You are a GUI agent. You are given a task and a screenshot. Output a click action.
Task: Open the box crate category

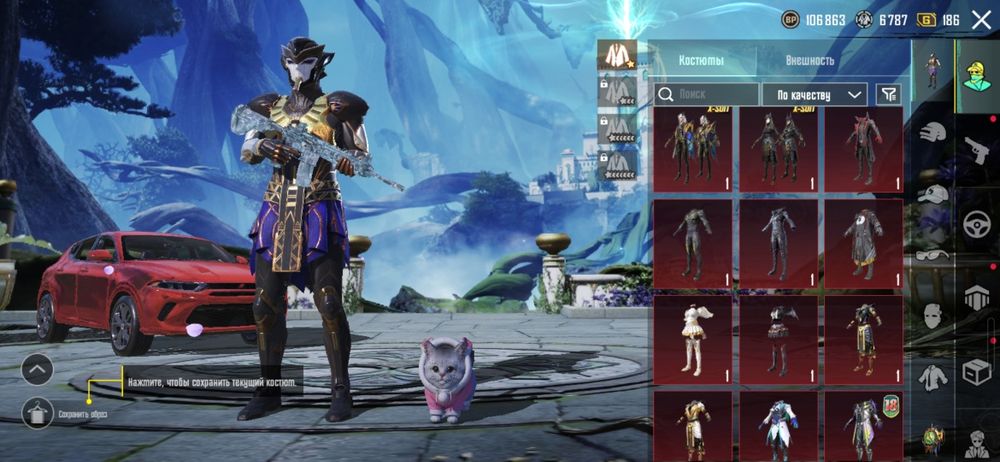[976, 372]
